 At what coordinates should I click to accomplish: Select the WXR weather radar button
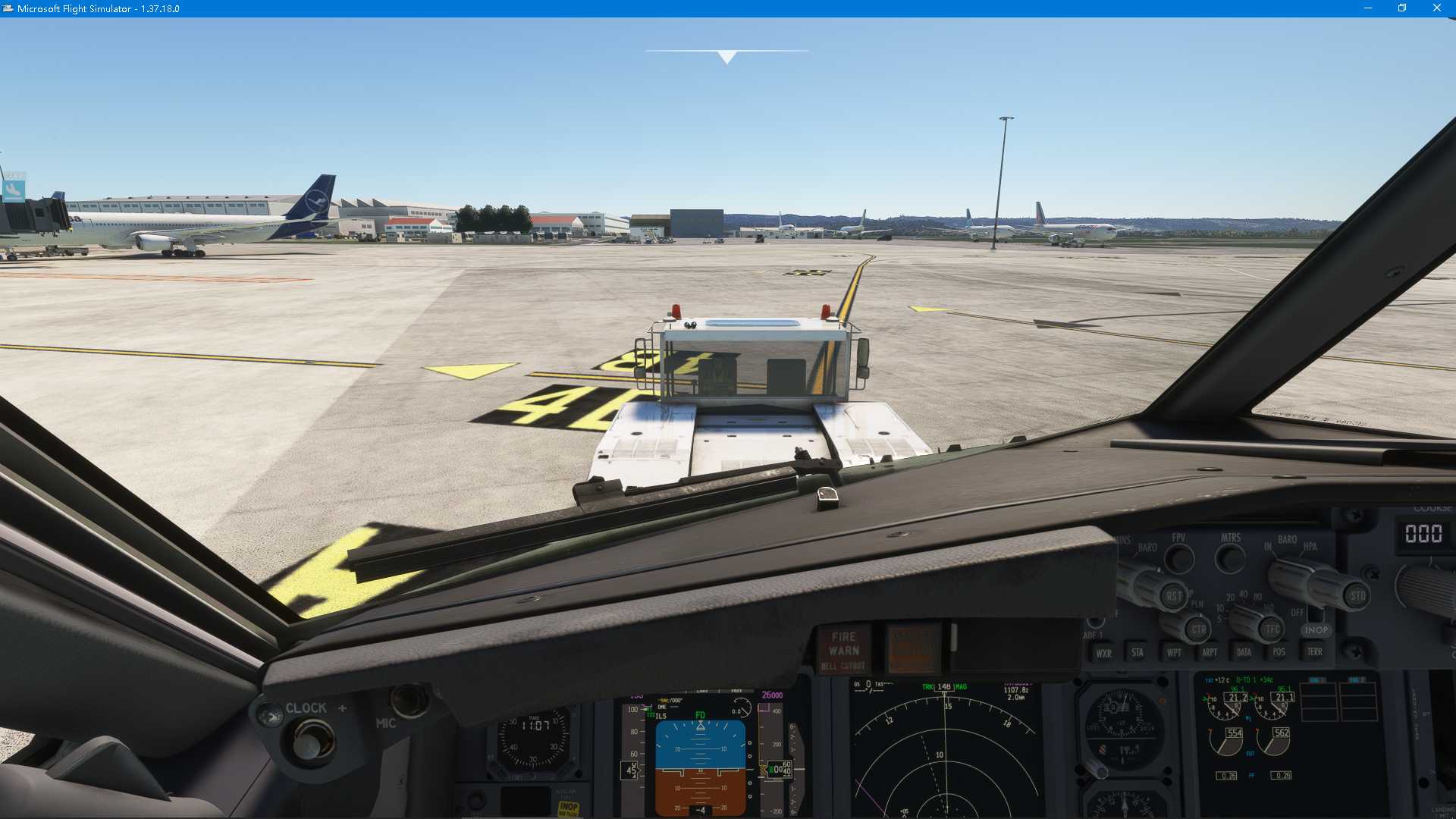coord(1103,652)
